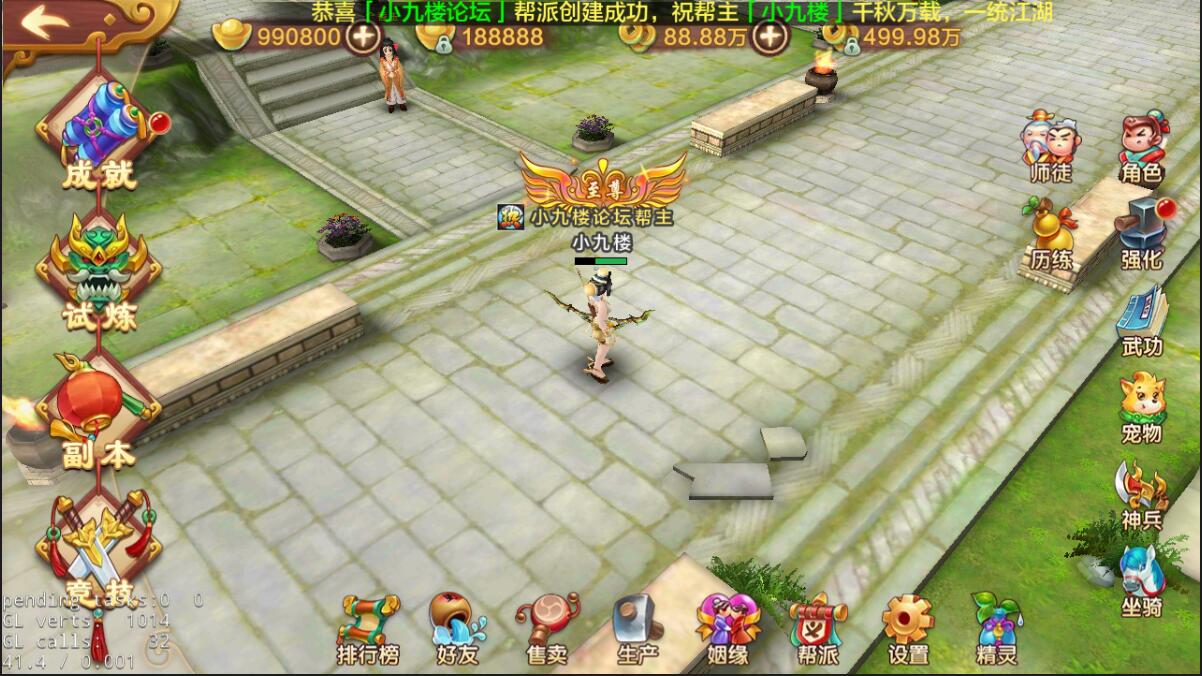Open the 成就 achievements menu
Image resolution: width=1202 pixels, height=676 pixels.
[x=98, y=138]
